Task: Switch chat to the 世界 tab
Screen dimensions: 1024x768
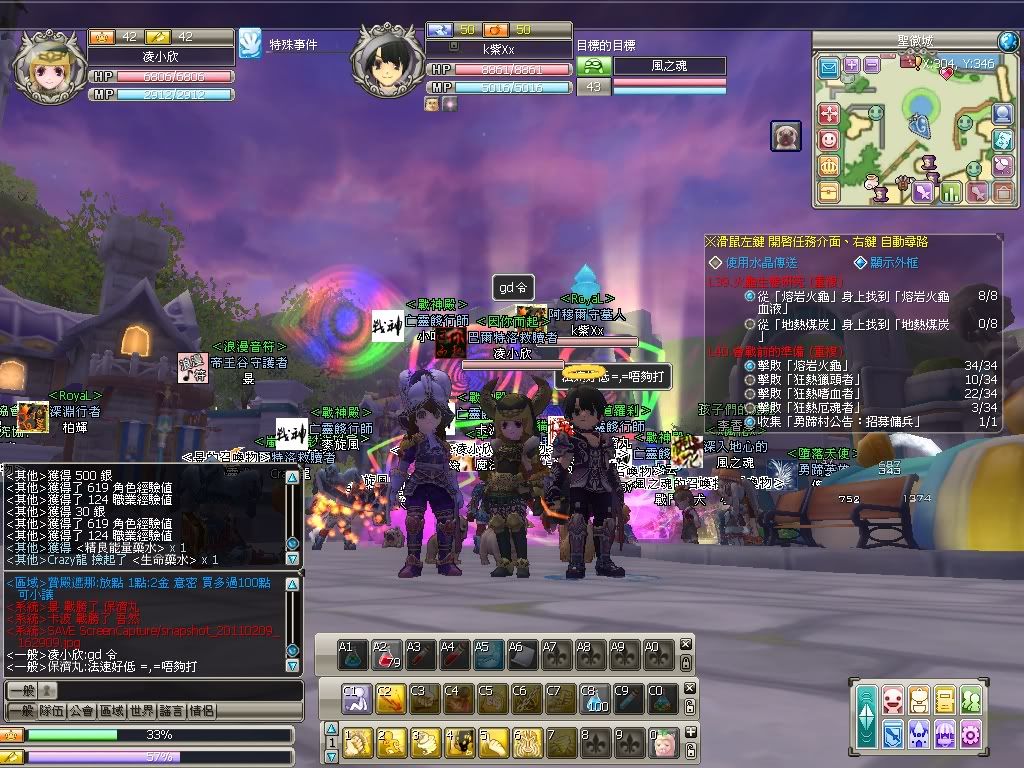Action: click(x=142, y=711)
